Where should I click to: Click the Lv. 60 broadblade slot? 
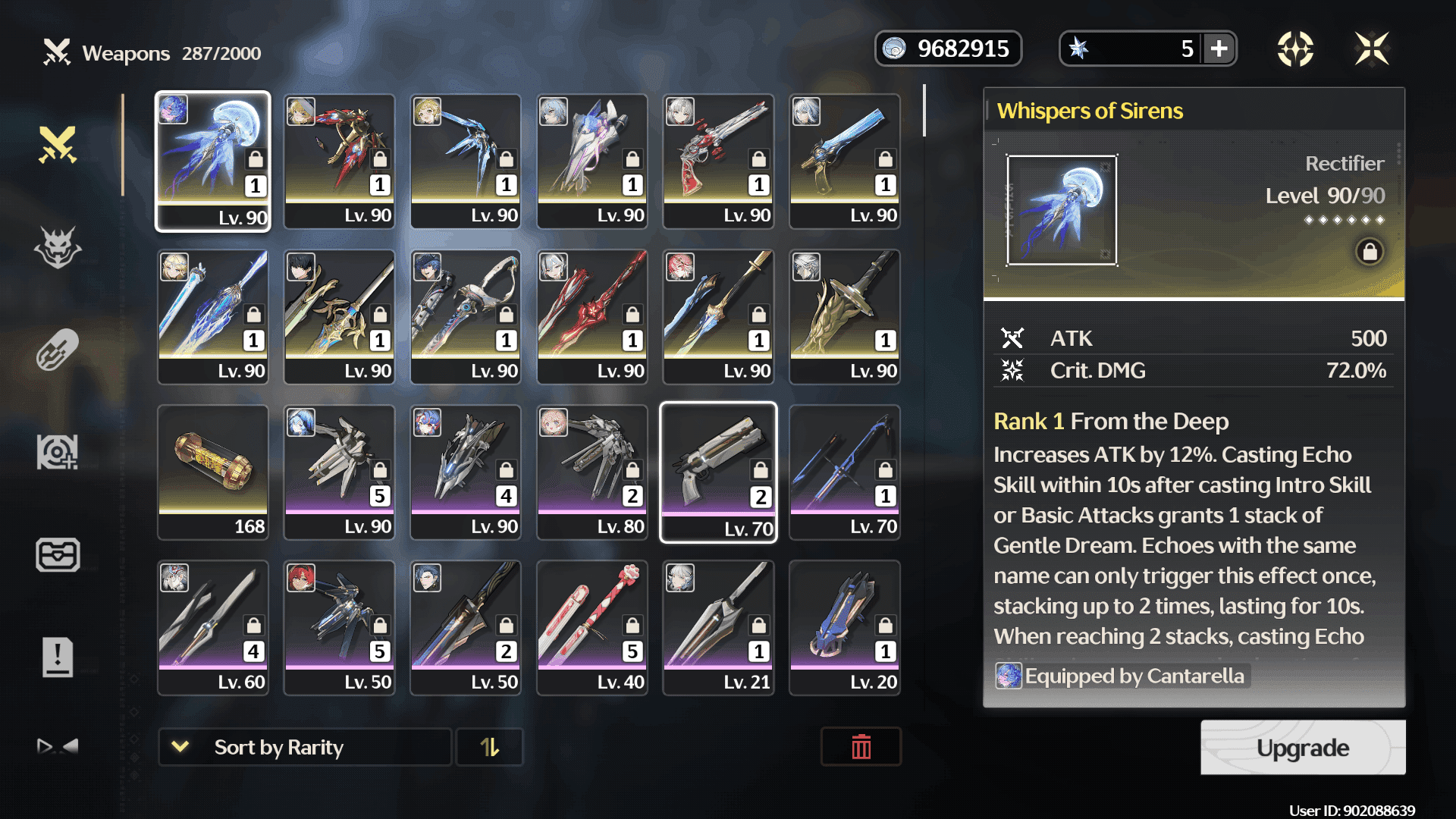213,628
